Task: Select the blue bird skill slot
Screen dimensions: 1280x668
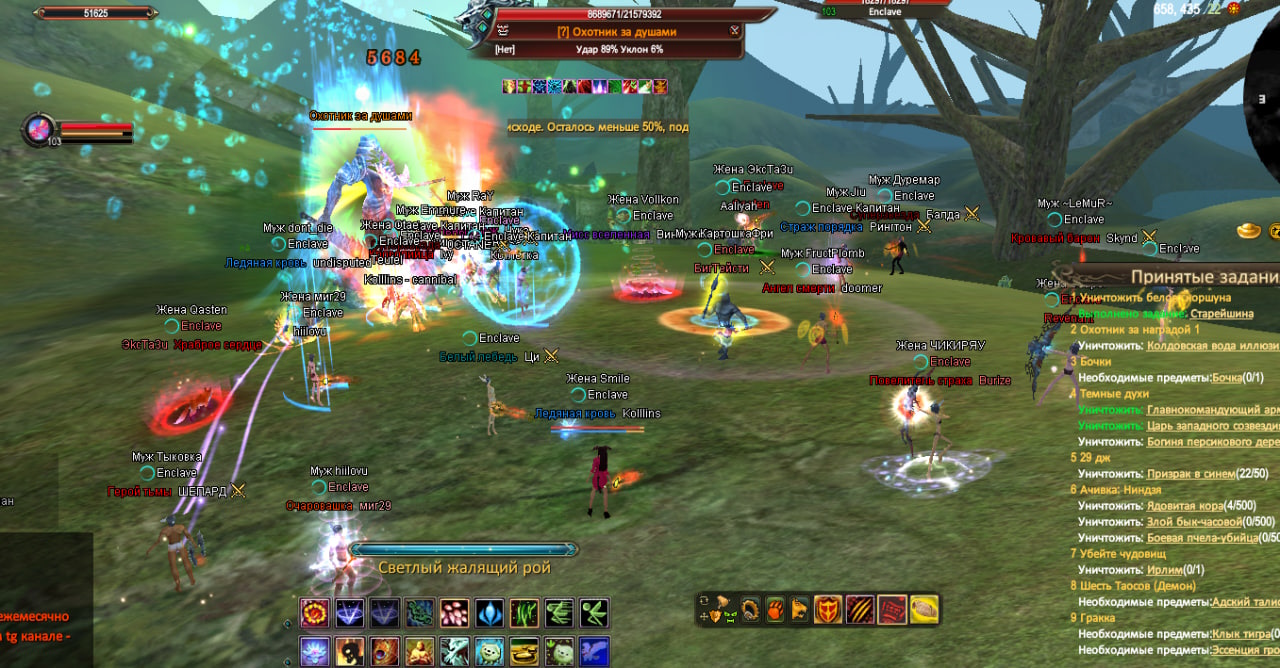Action: 594,651
